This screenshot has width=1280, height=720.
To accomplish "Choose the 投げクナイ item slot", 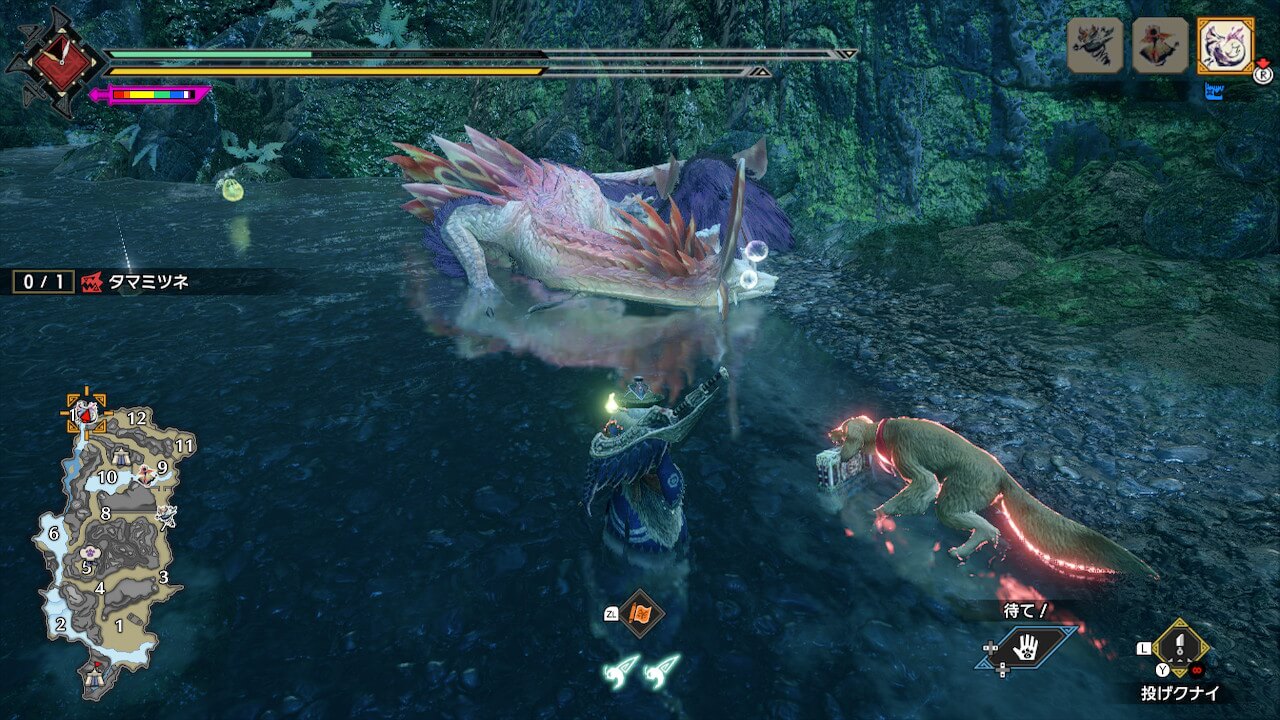I will coord(1181,648).
